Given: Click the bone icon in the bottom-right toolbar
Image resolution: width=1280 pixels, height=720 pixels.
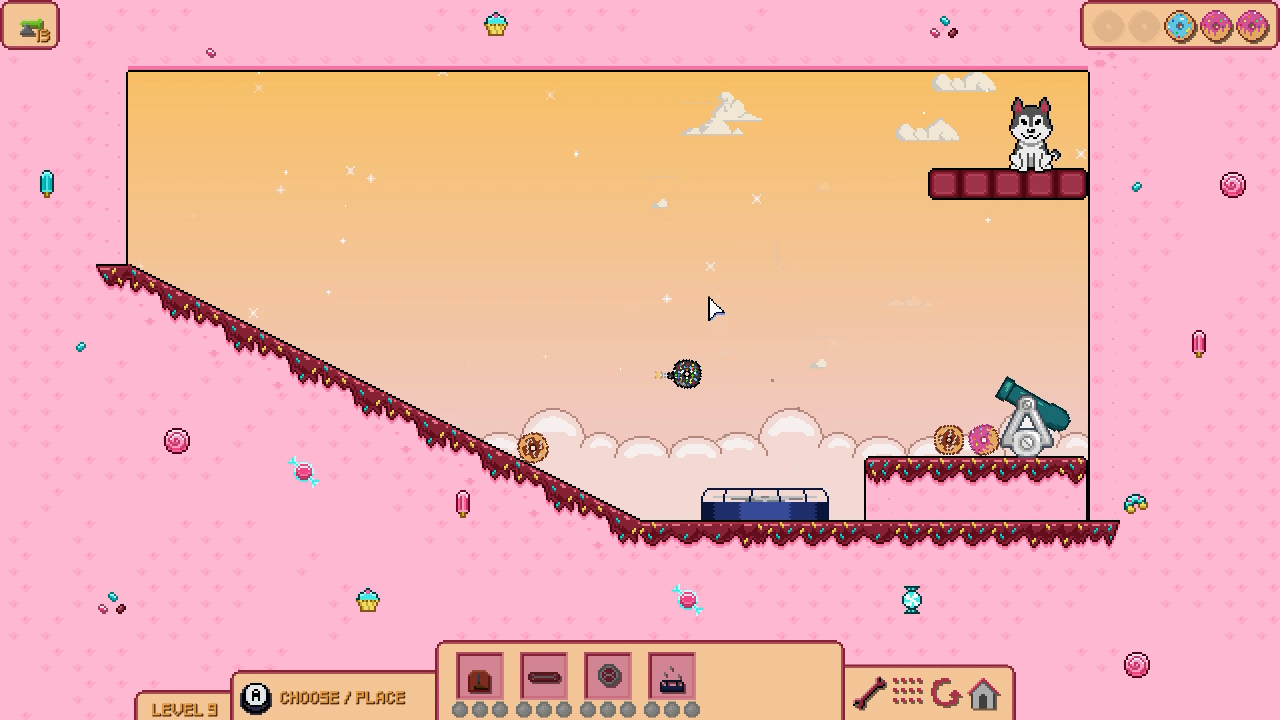Looking at the screenshot, I should [870, 691].
